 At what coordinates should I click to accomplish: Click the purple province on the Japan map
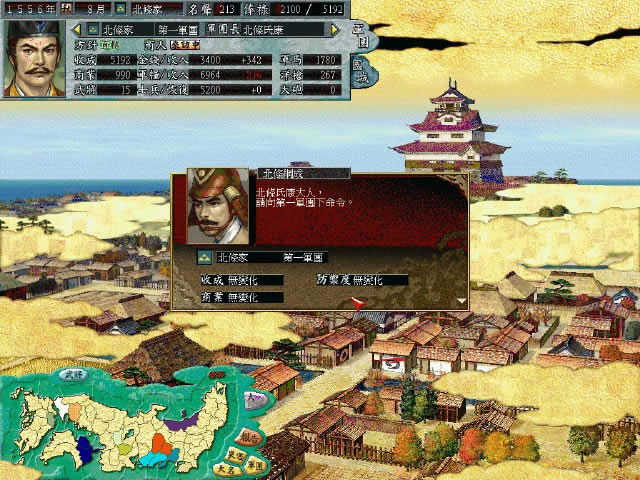coord(180,423)
